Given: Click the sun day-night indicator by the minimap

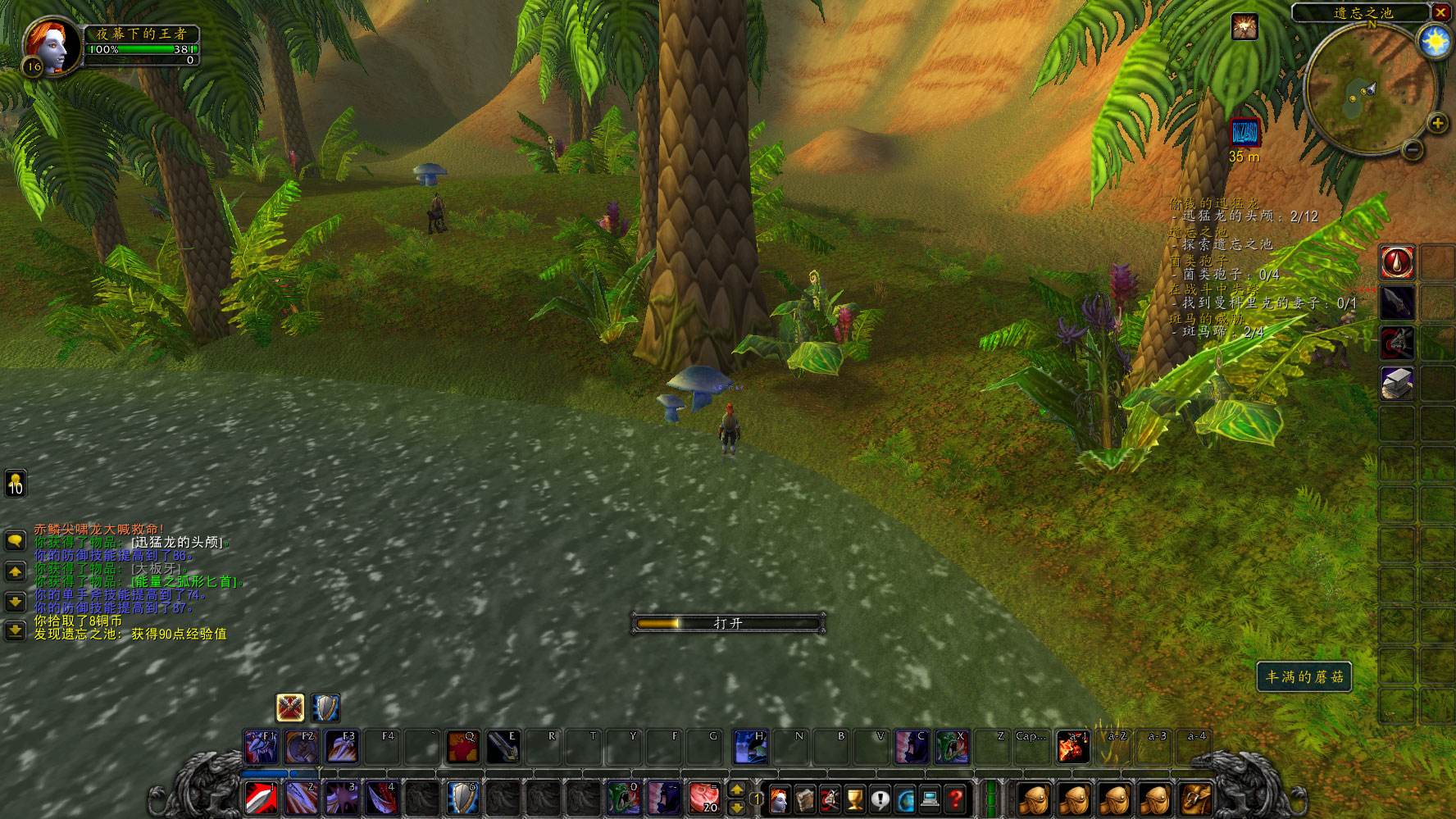Looking at the screenshot, I should [x=1435, y=41].
